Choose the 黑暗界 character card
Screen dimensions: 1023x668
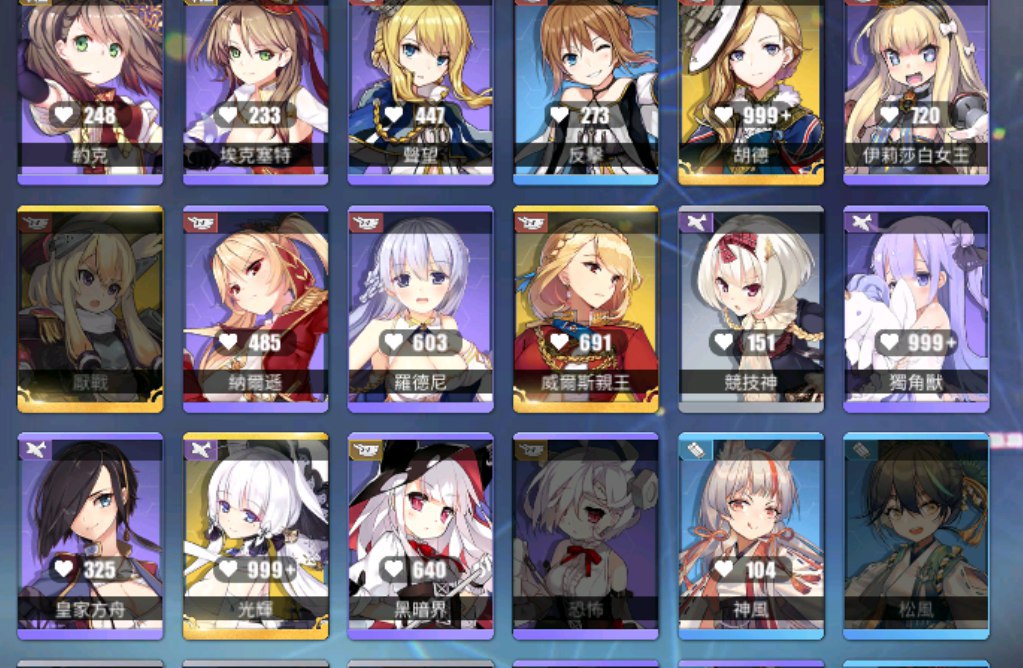[420, 535]
